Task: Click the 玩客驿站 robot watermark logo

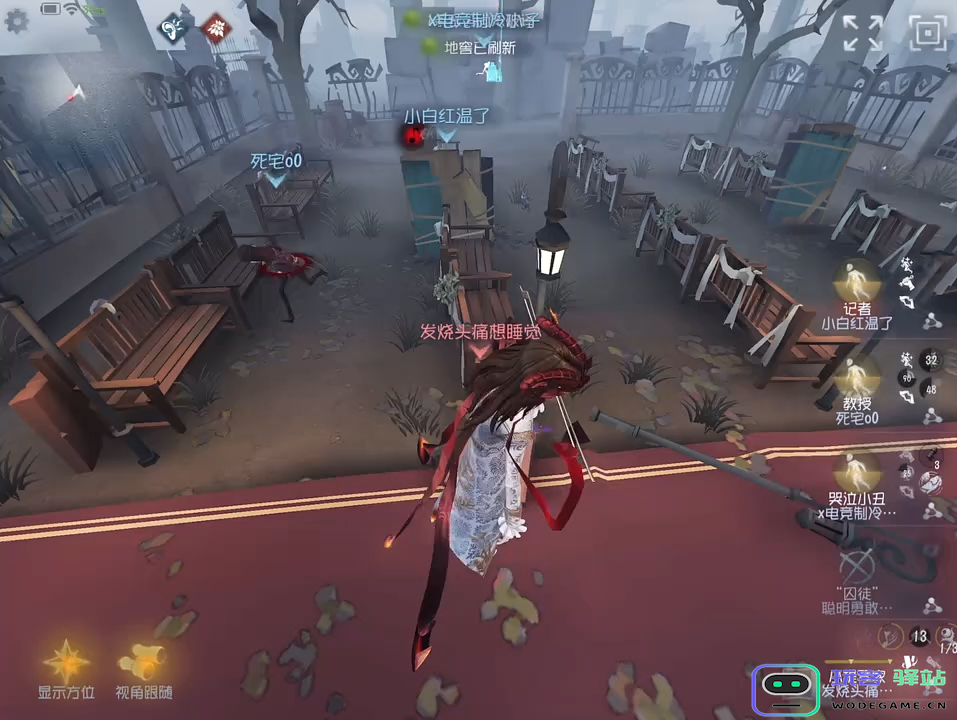Action: pyautogui.click(x=786, y=688)
